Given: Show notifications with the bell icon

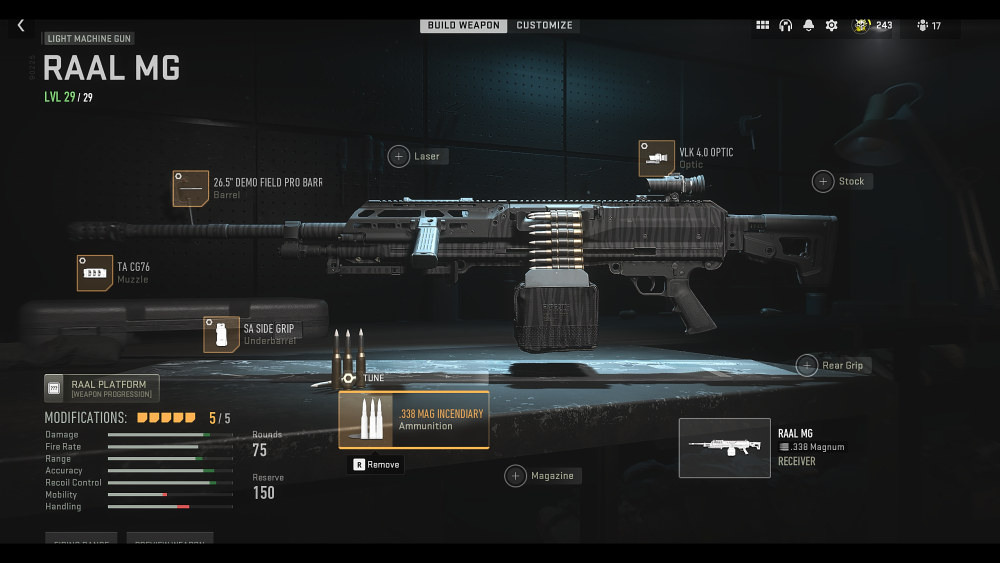Looking at the screenshot, I should point(808,26).
